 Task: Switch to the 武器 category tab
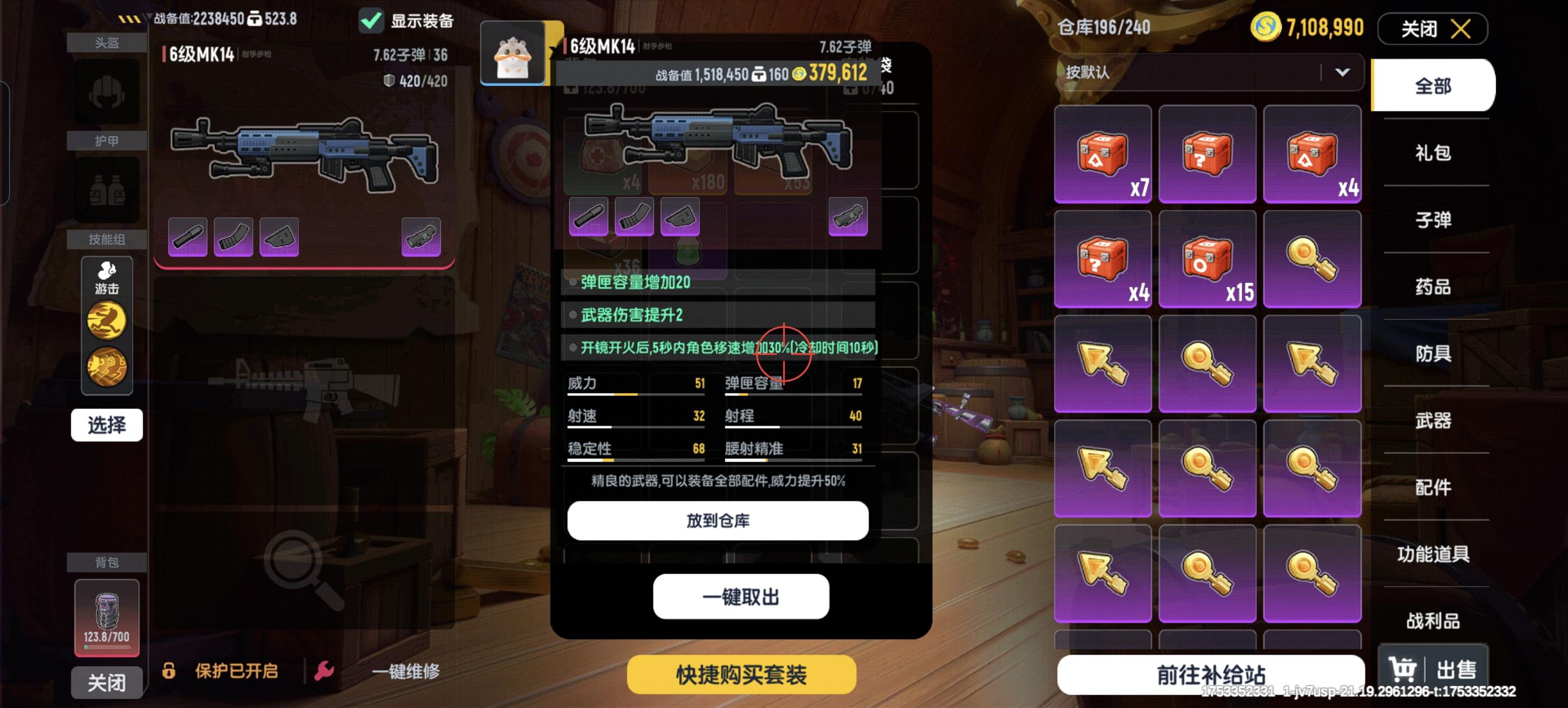pyautogui.click(x=1435, y=421)
